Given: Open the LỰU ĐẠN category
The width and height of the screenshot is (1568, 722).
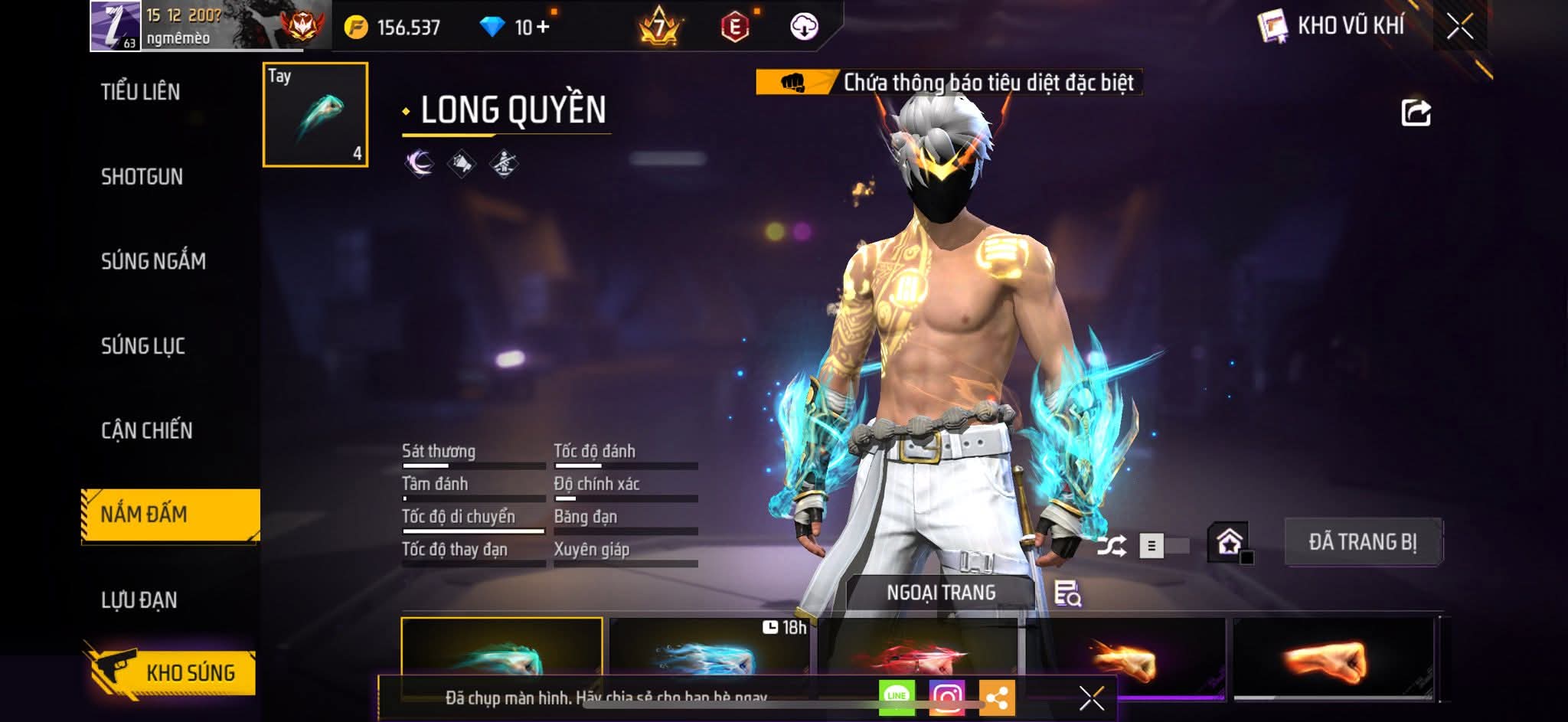Looking at the screenshot, I should [139, 599].
